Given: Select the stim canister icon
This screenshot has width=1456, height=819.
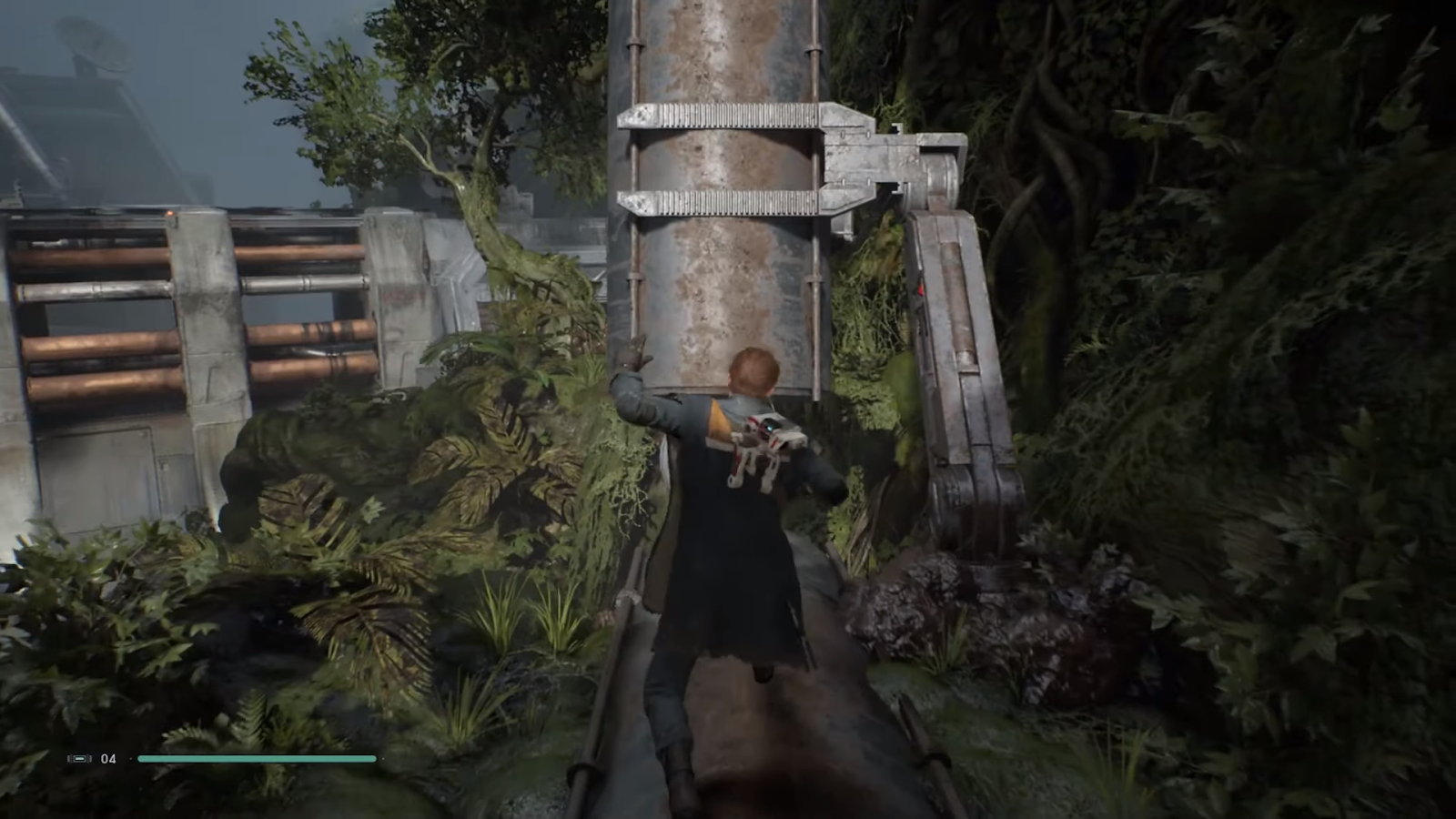Looking at the screenshot, I should [x=79, y=758].
